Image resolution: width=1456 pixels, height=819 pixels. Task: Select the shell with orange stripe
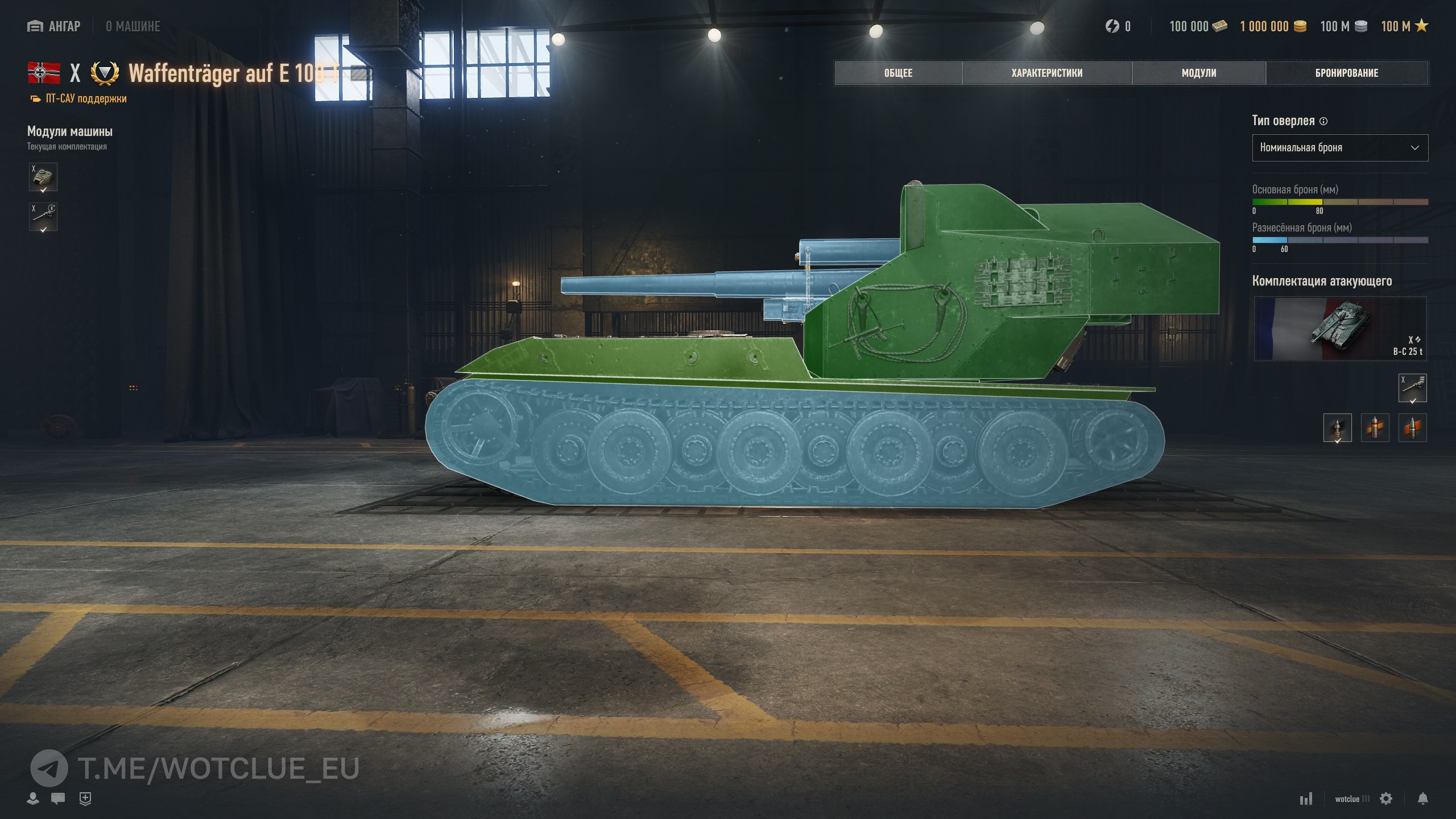pos(1412,428)
